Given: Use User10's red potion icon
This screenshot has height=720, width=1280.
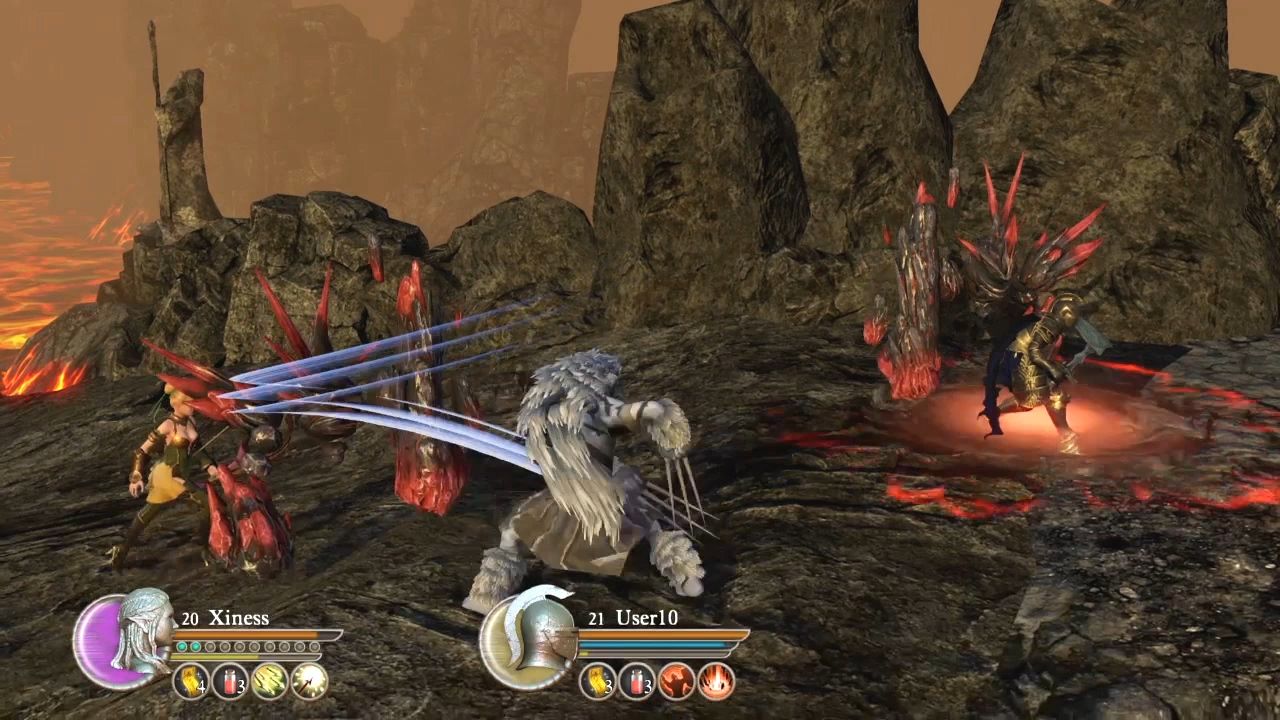Looking at the screenshot, I should coord(636,680).
